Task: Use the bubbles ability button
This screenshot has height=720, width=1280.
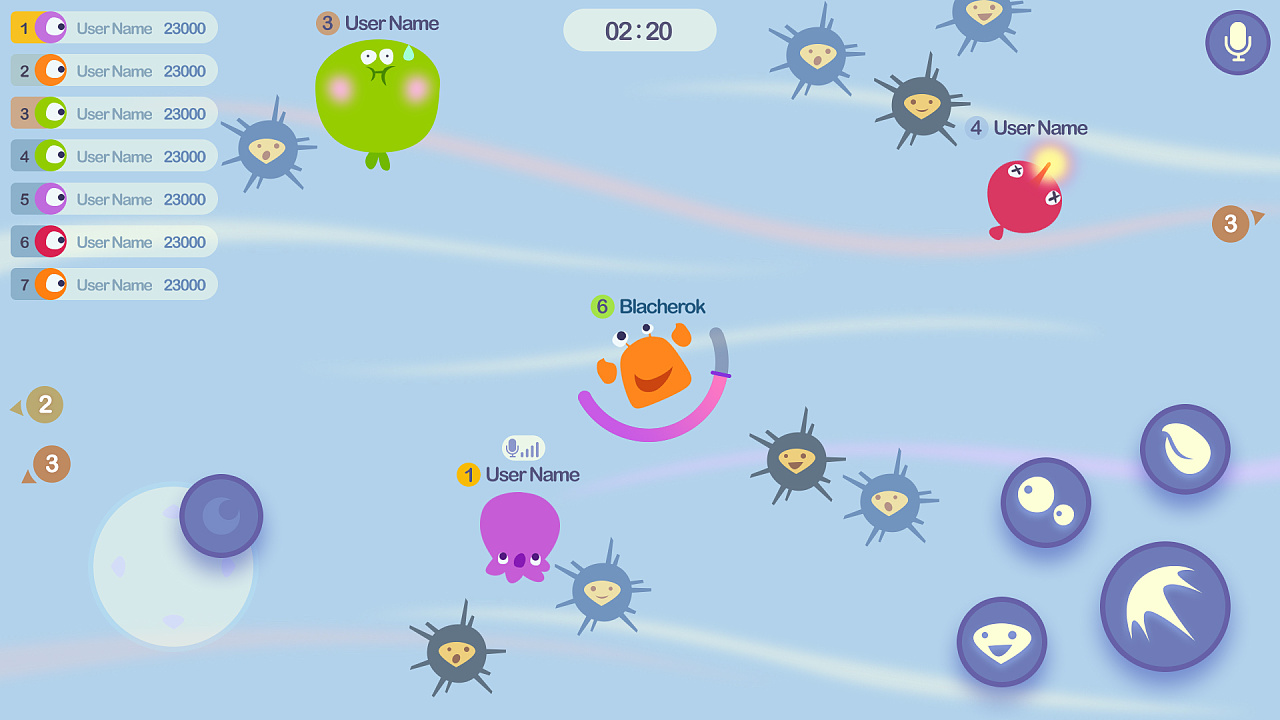Action: (1045, 502)
